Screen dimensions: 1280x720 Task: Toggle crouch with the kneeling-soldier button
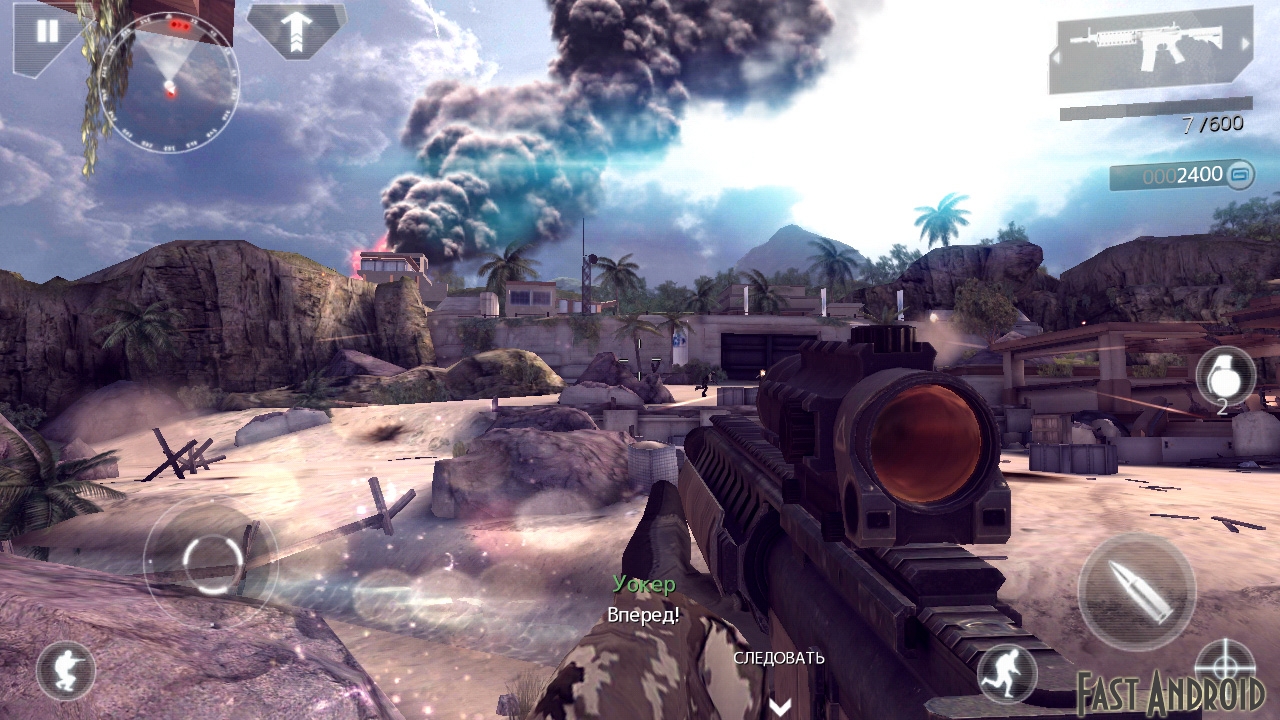click(x=66, y=670)
